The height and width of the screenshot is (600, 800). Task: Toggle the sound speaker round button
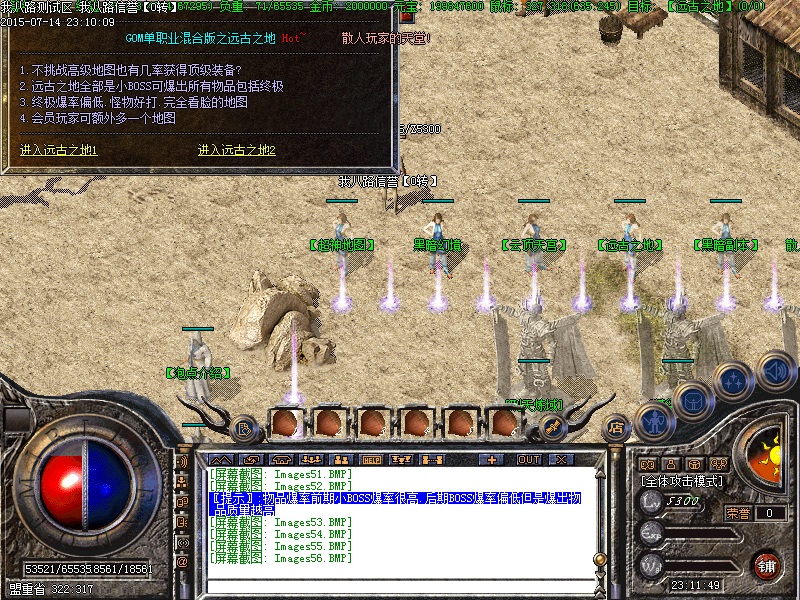point(774,370)
